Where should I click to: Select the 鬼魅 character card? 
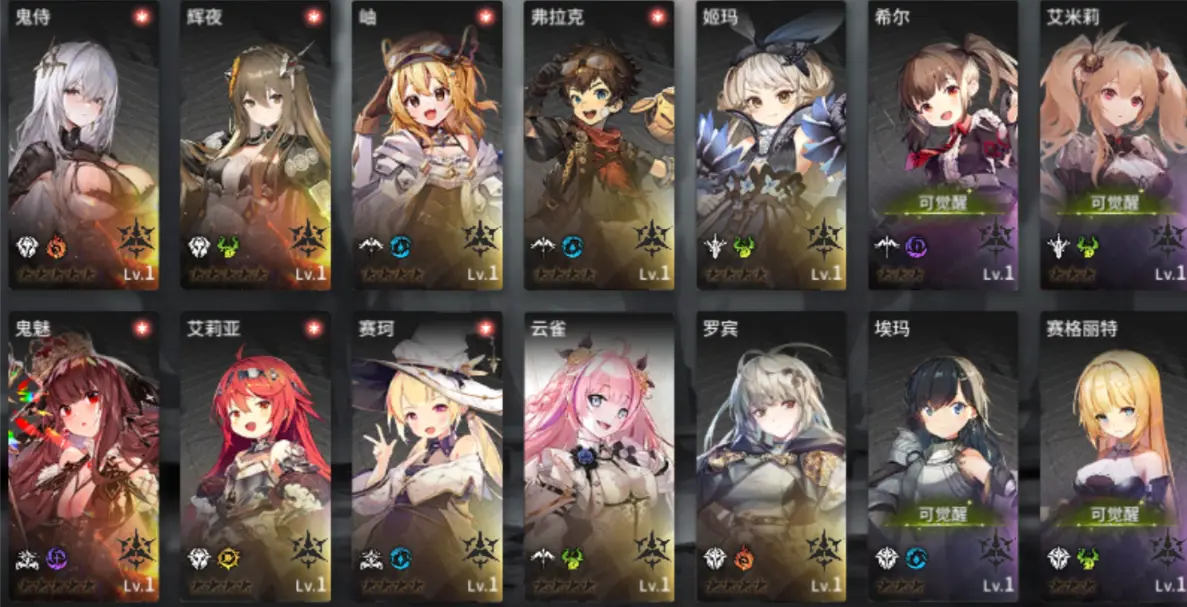(x=84, y=456)
